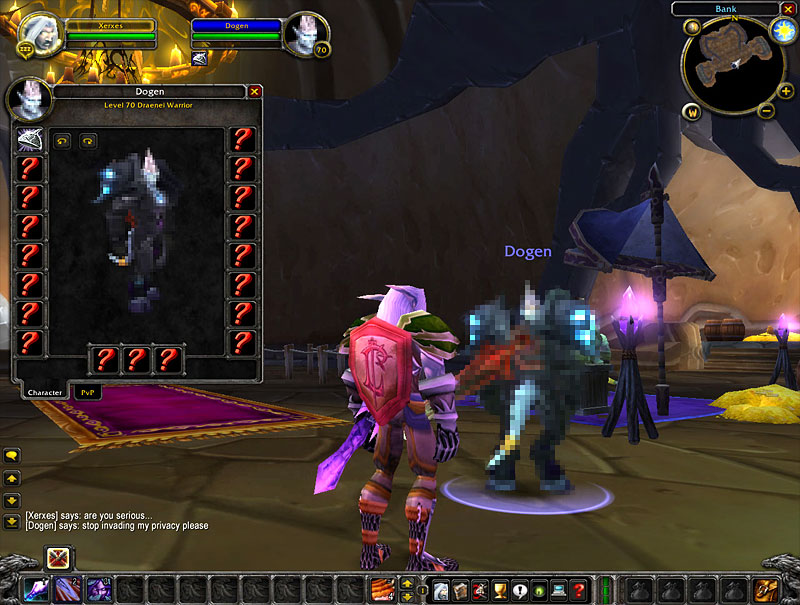800x605 pixels.
Task: Inspect Dogen's head slot helmet icon
Action: pos(30,139)
